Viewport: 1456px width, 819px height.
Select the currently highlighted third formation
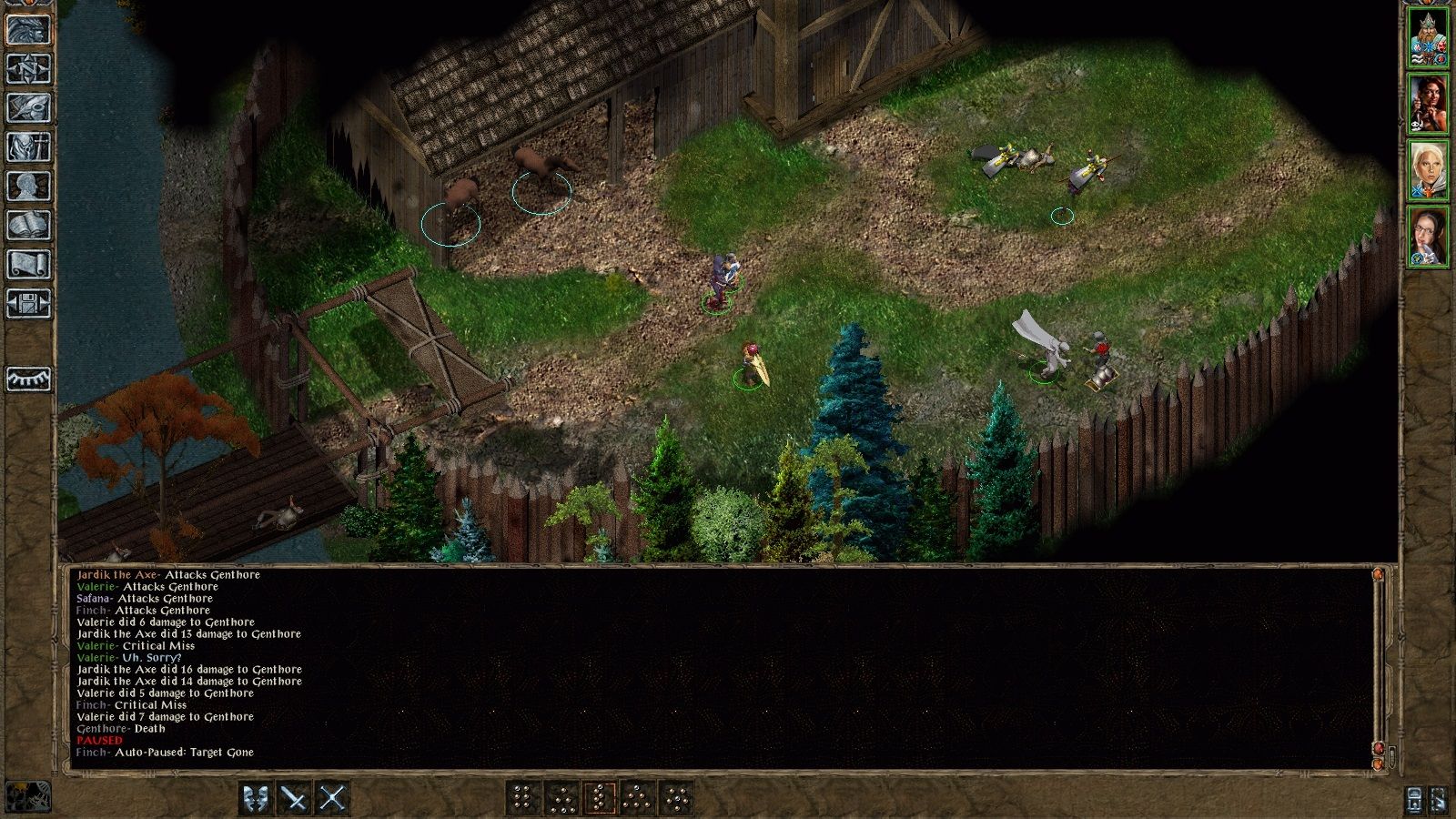pyautogui.click(x=601, y=800)
